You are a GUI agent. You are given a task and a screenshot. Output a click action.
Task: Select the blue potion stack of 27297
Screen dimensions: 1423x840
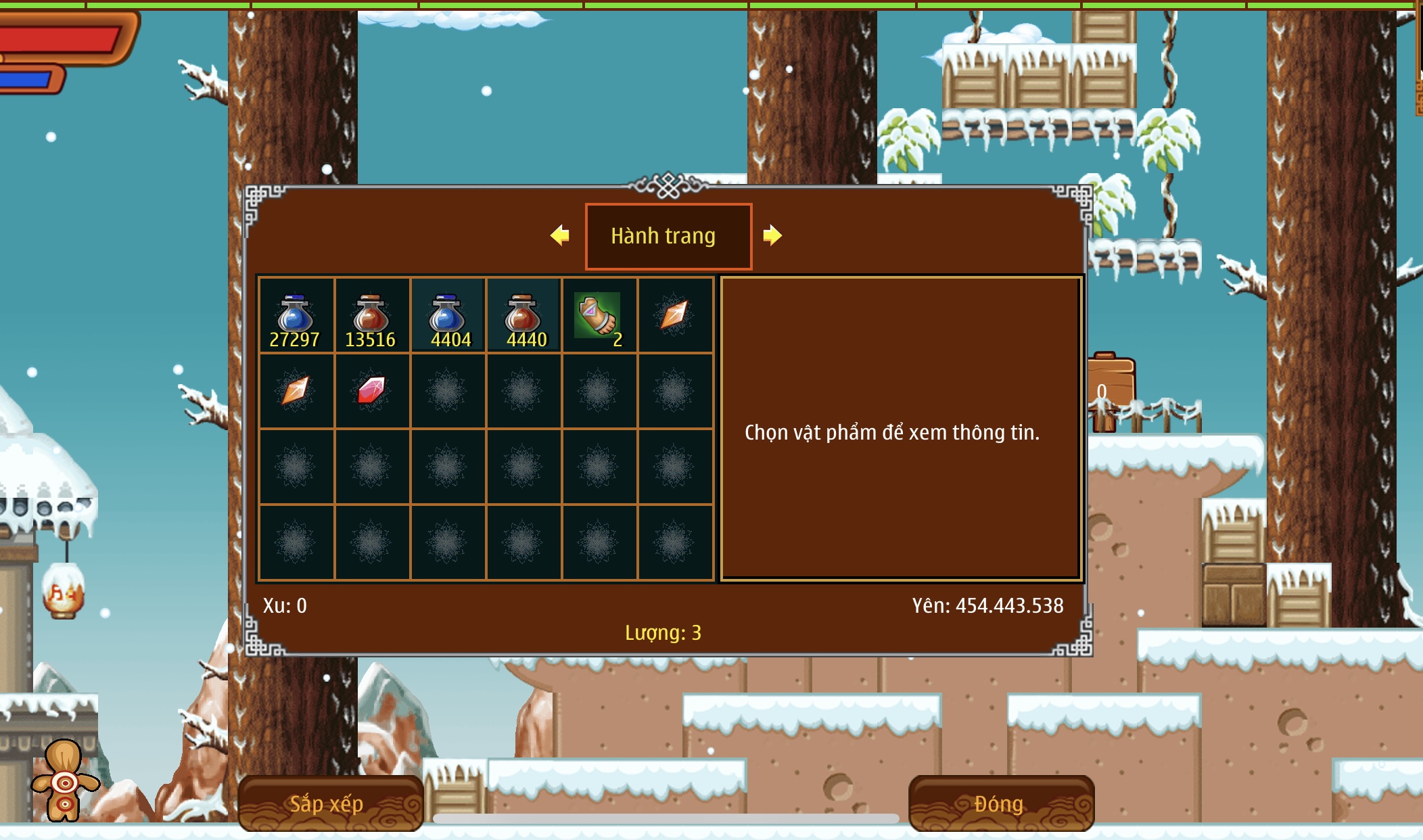(296, 316)
